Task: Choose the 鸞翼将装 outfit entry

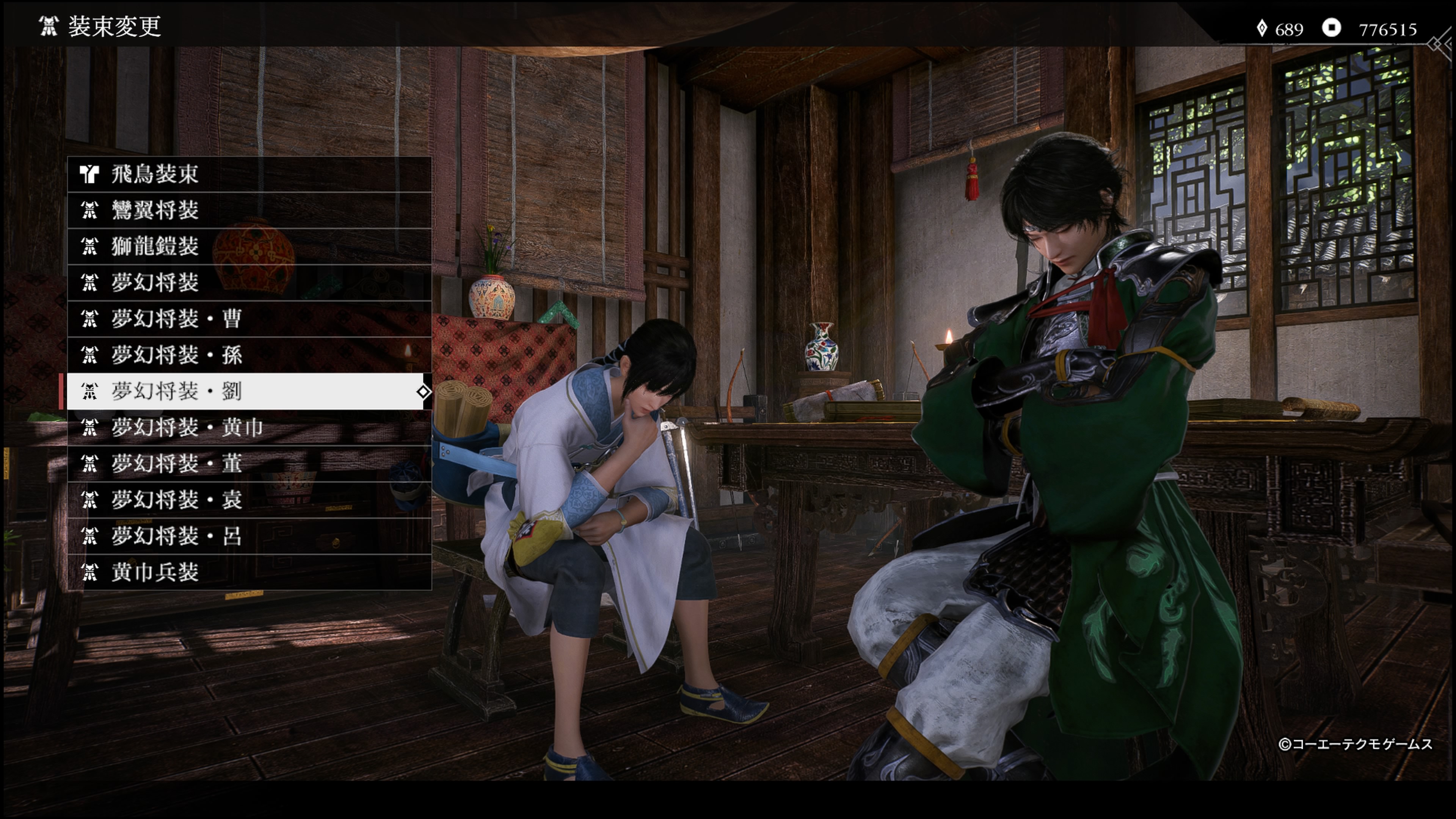Action: point(249,210)
